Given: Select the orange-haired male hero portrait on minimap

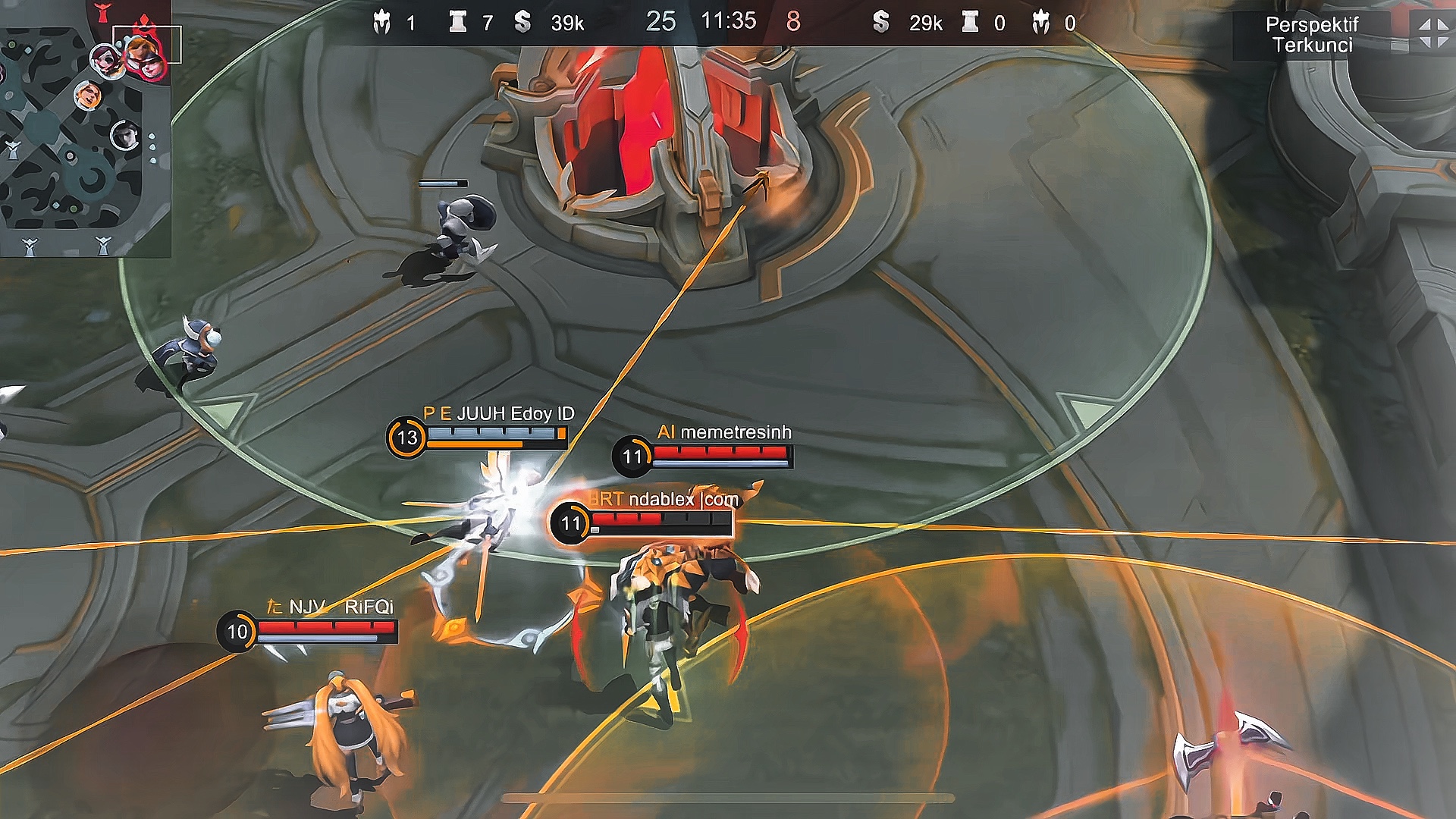Looking at the screenshot, I should coord(87,96).
